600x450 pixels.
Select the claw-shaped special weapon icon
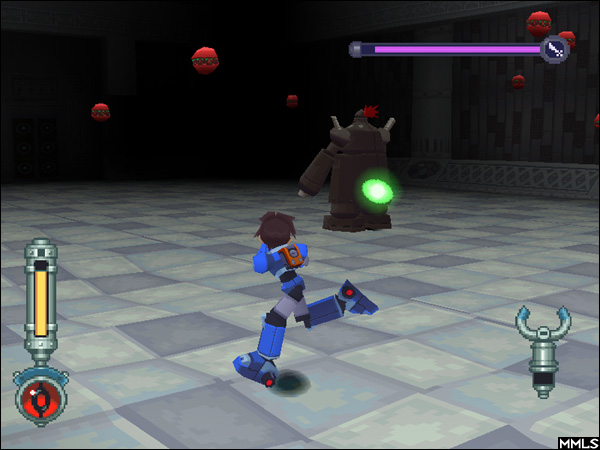point(543,351)
